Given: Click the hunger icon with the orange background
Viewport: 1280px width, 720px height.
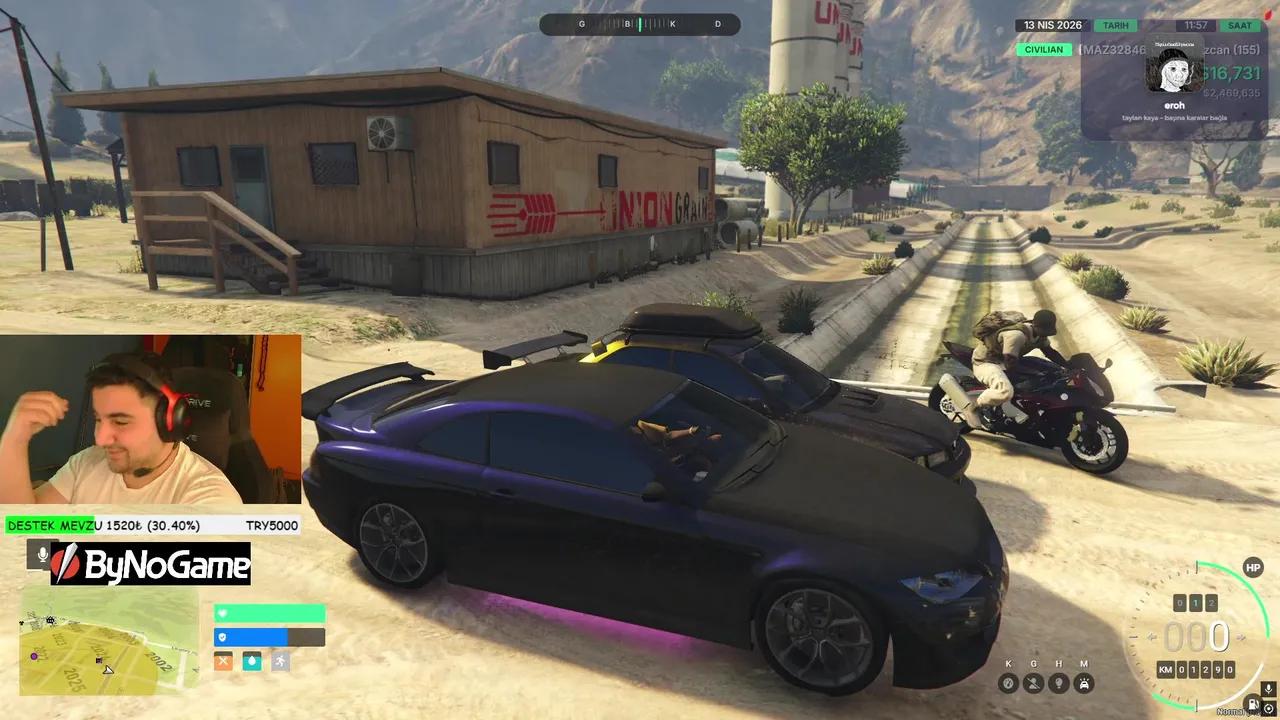Looking at the screenshot, I should point(223,661).
